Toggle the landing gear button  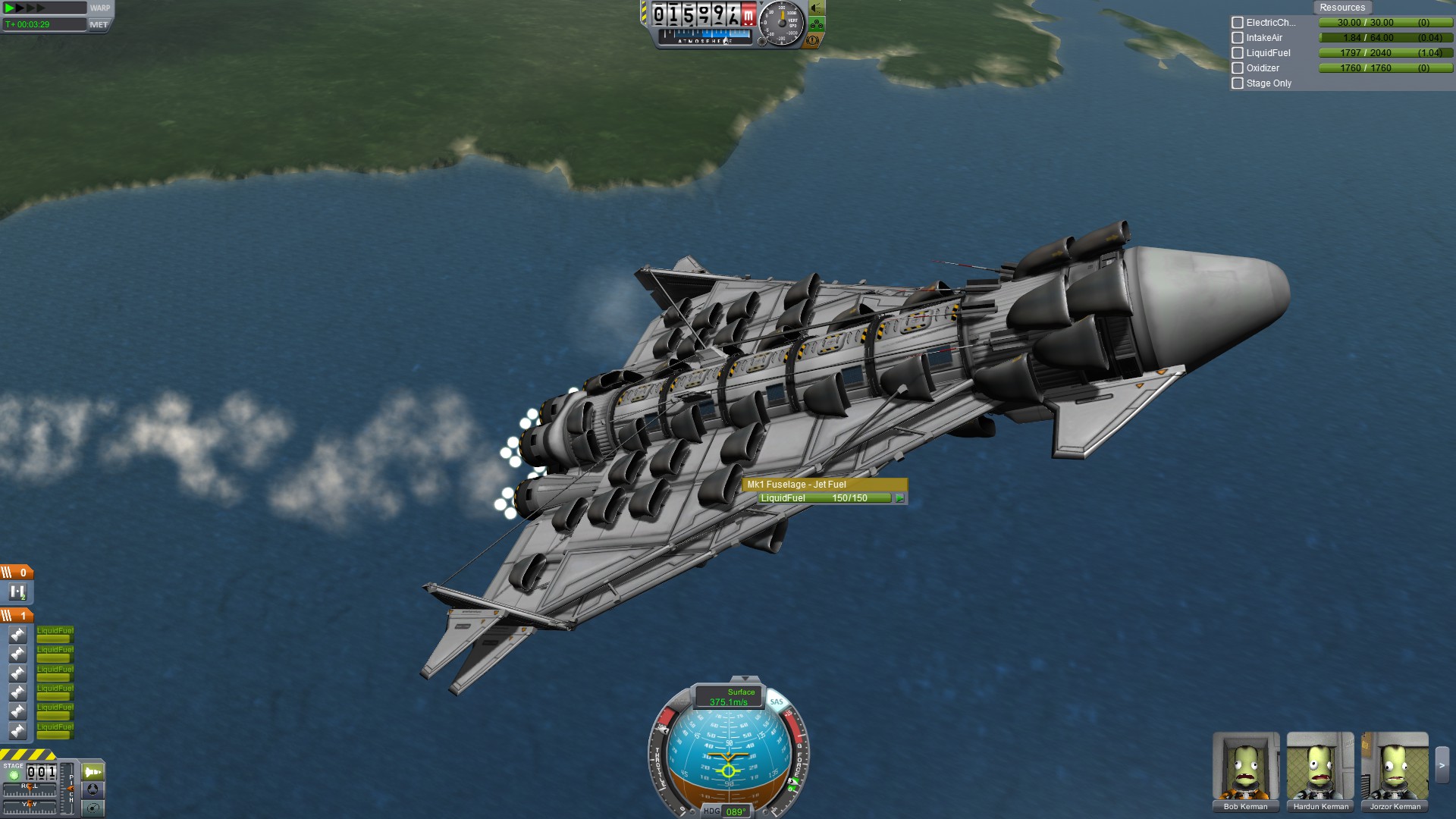[x=817, y=24]
